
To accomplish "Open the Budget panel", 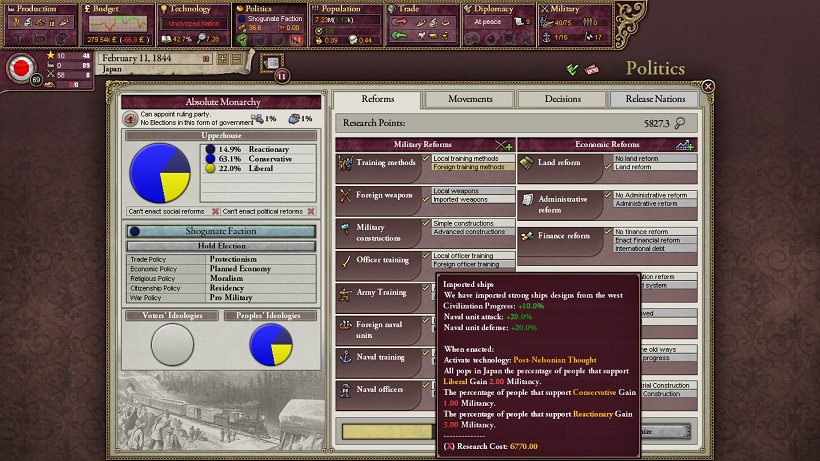I will click(x=115, y=9).
